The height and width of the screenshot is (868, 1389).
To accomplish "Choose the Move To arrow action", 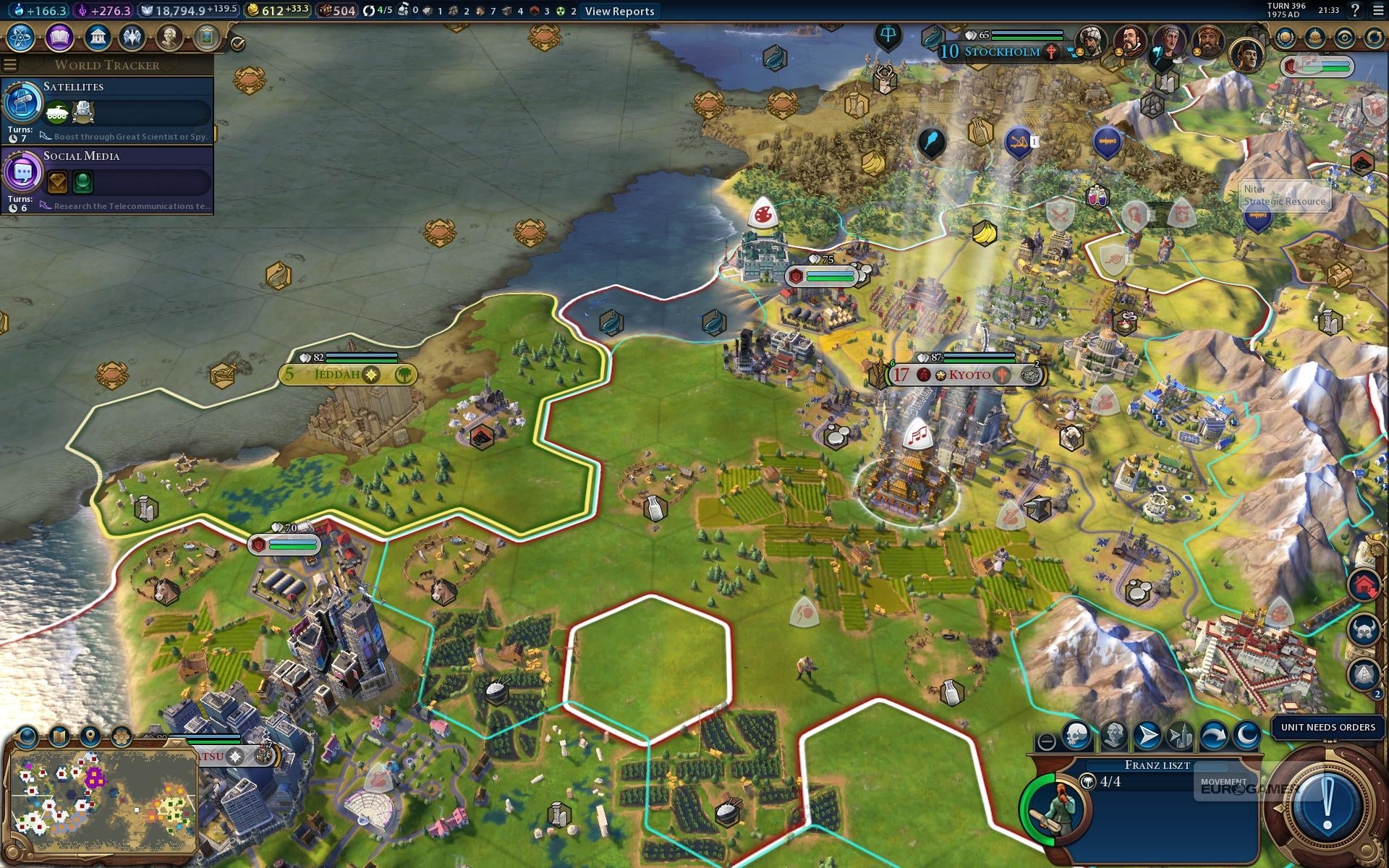I will 1147,736.
